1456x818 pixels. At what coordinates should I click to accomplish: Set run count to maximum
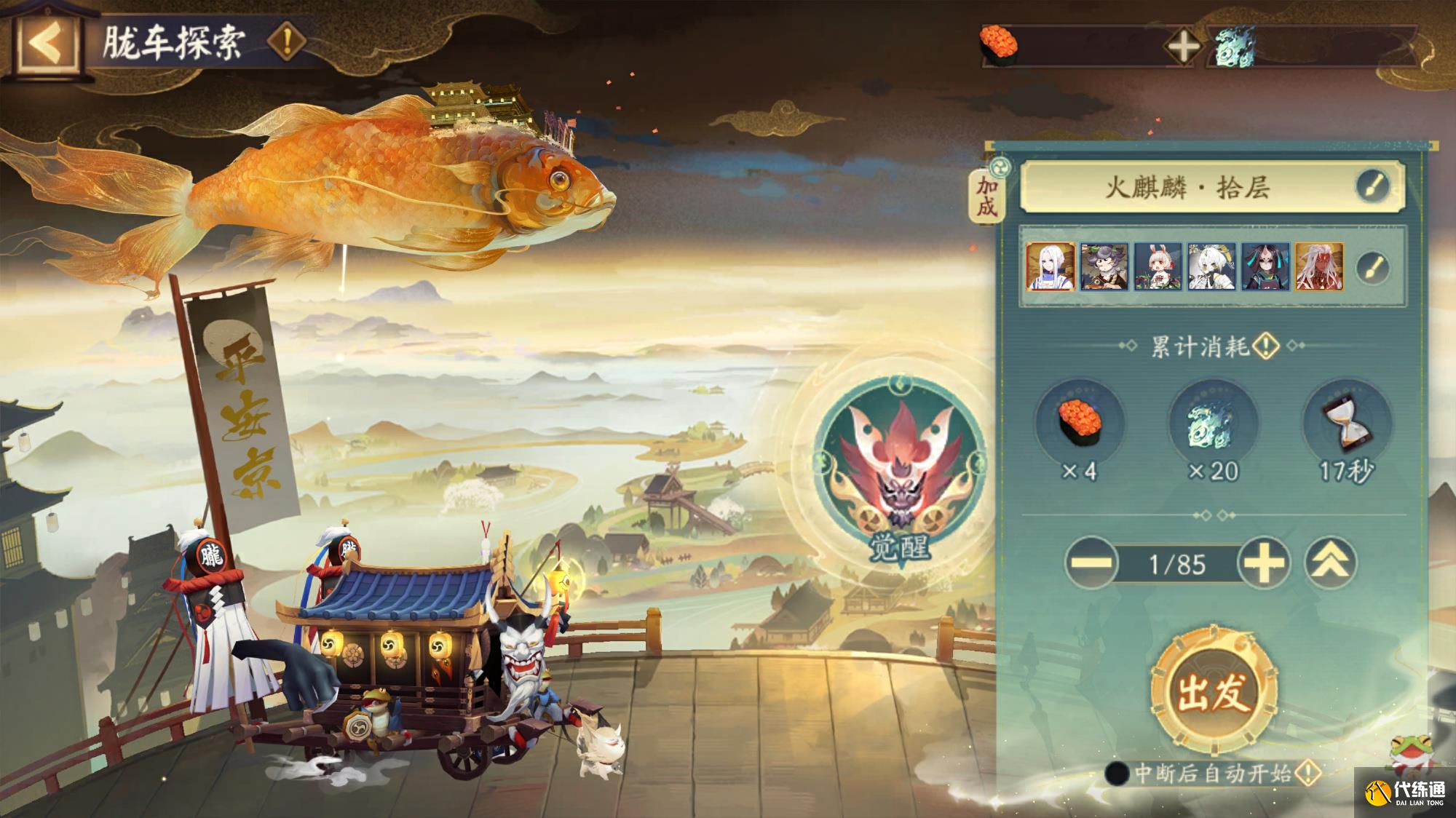(1330, 563)
